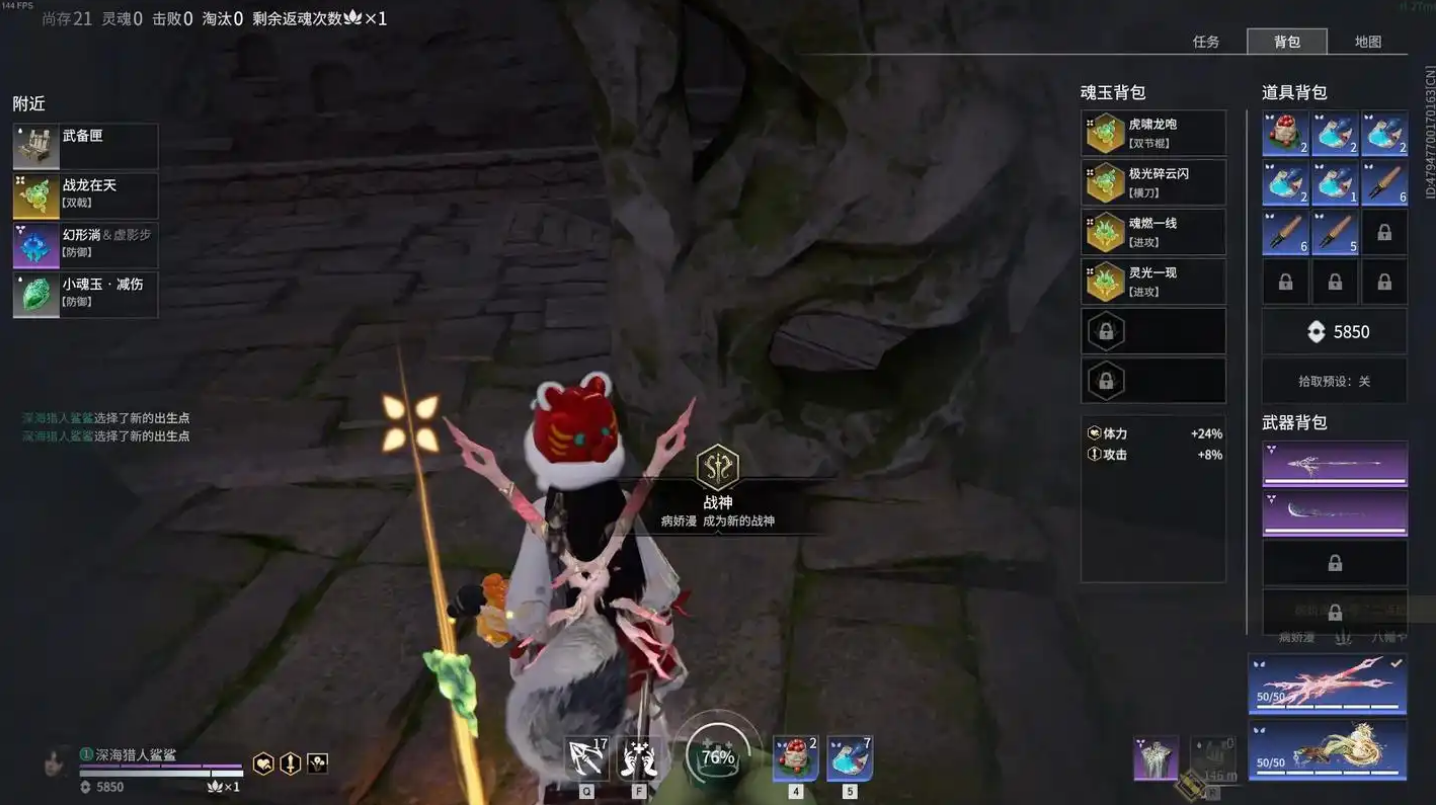Select the 虎啸龙咆 soul jade
Image resolution: width=1436 pixels, height=805 pixels.
coord(1153,133)
